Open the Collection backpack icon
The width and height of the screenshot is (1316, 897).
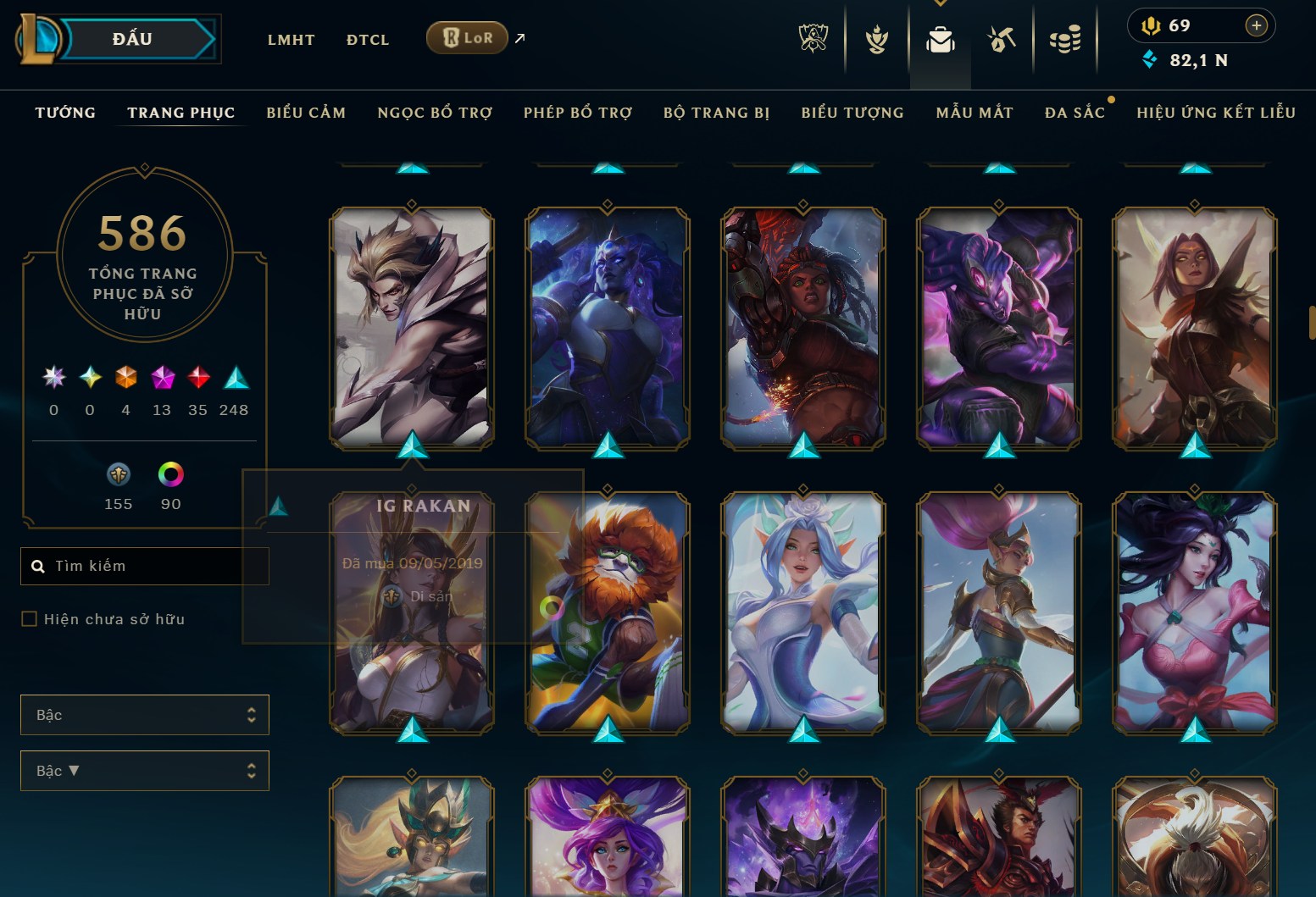(x=941, y=38)
